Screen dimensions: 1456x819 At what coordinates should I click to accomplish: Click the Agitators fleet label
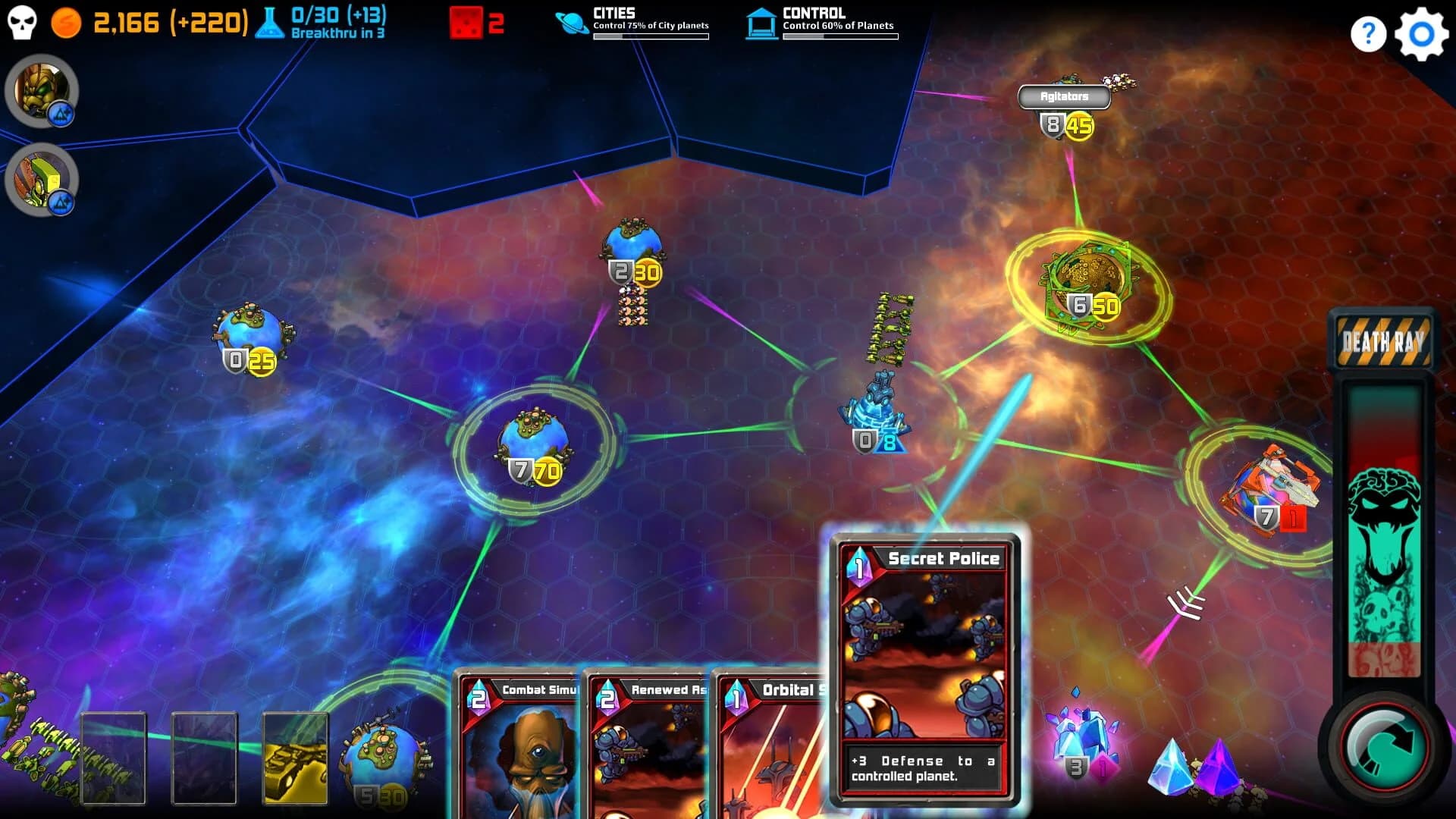(x=1065, y=96)
